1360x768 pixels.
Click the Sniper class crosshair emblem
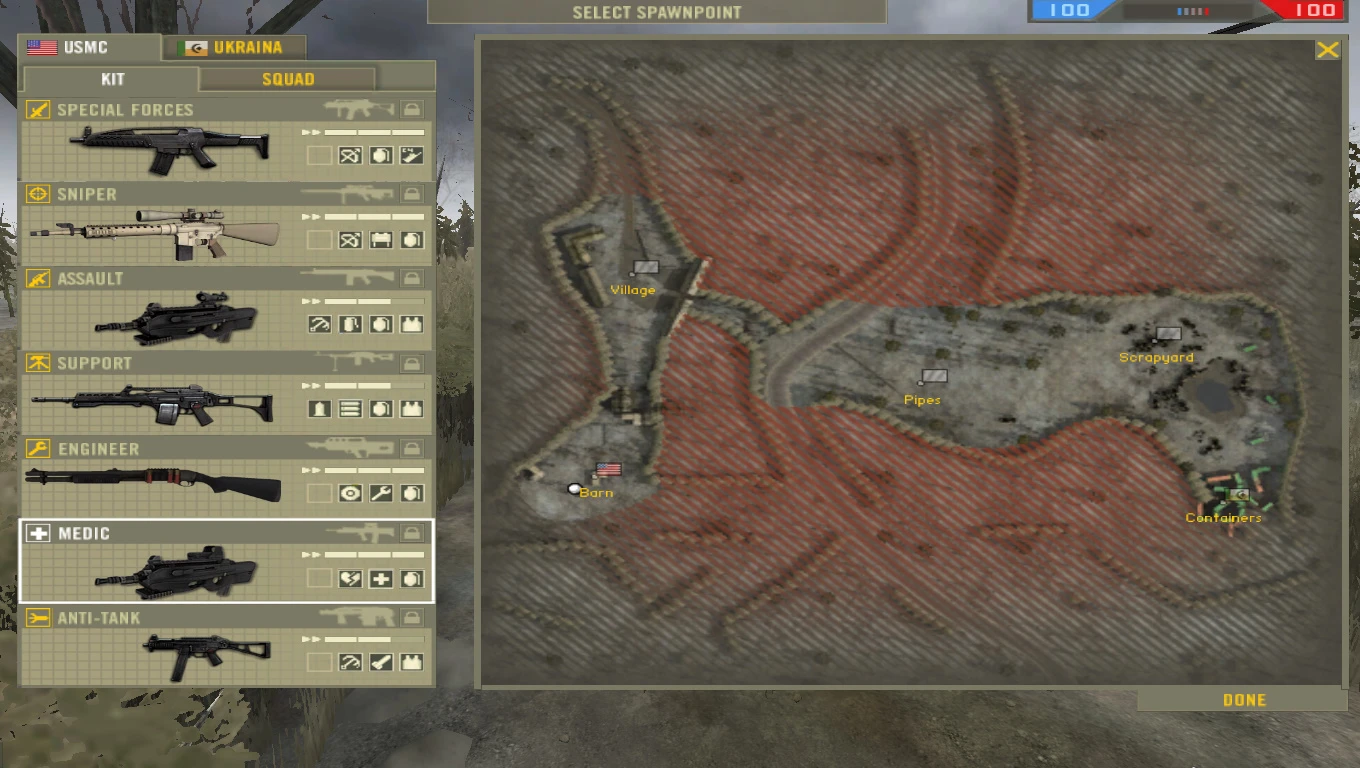tap(40, 194)
